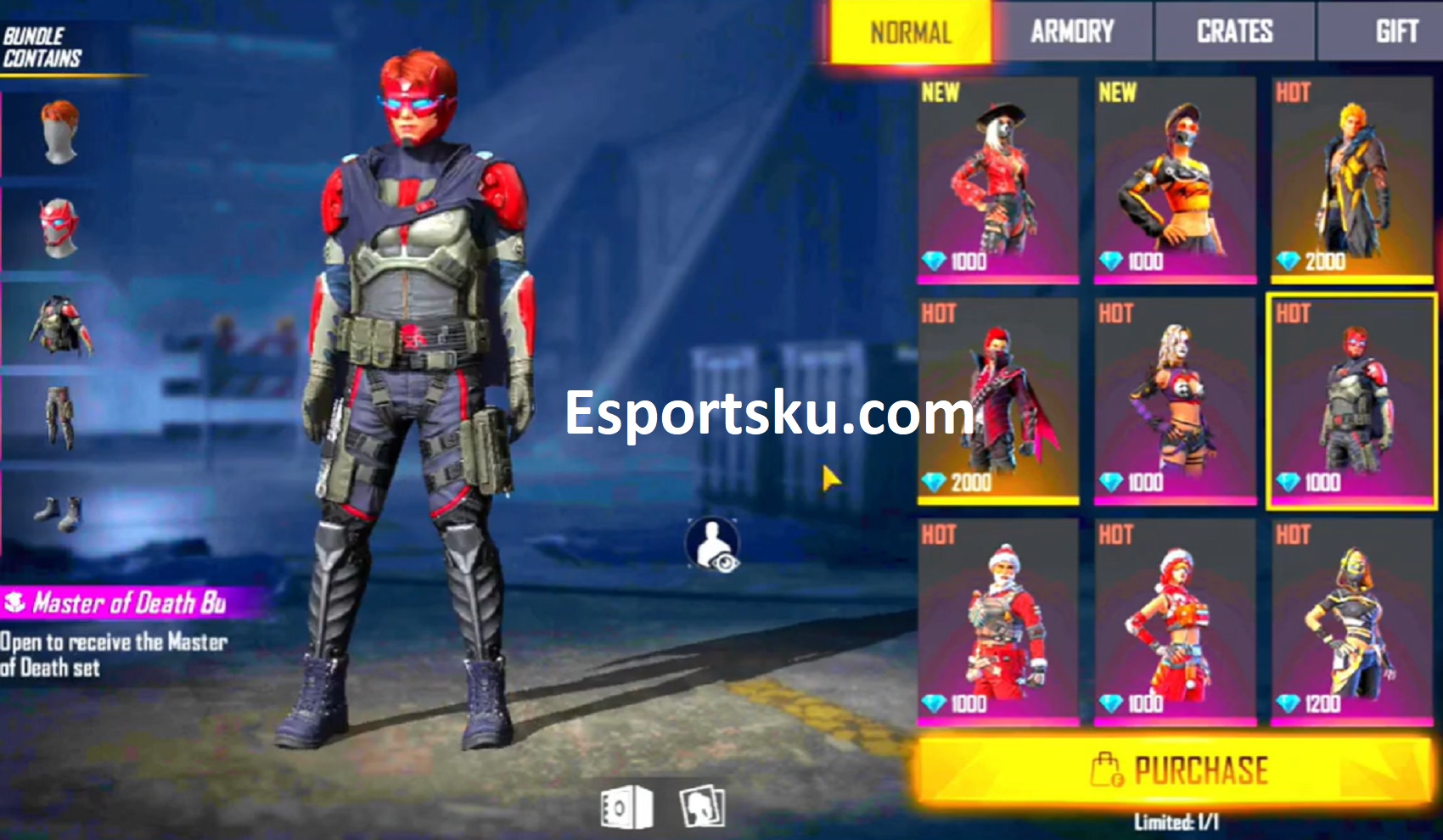Open the CRATES tab
Viewport: 1443px width, 840px height.
tap(1232, 32)
